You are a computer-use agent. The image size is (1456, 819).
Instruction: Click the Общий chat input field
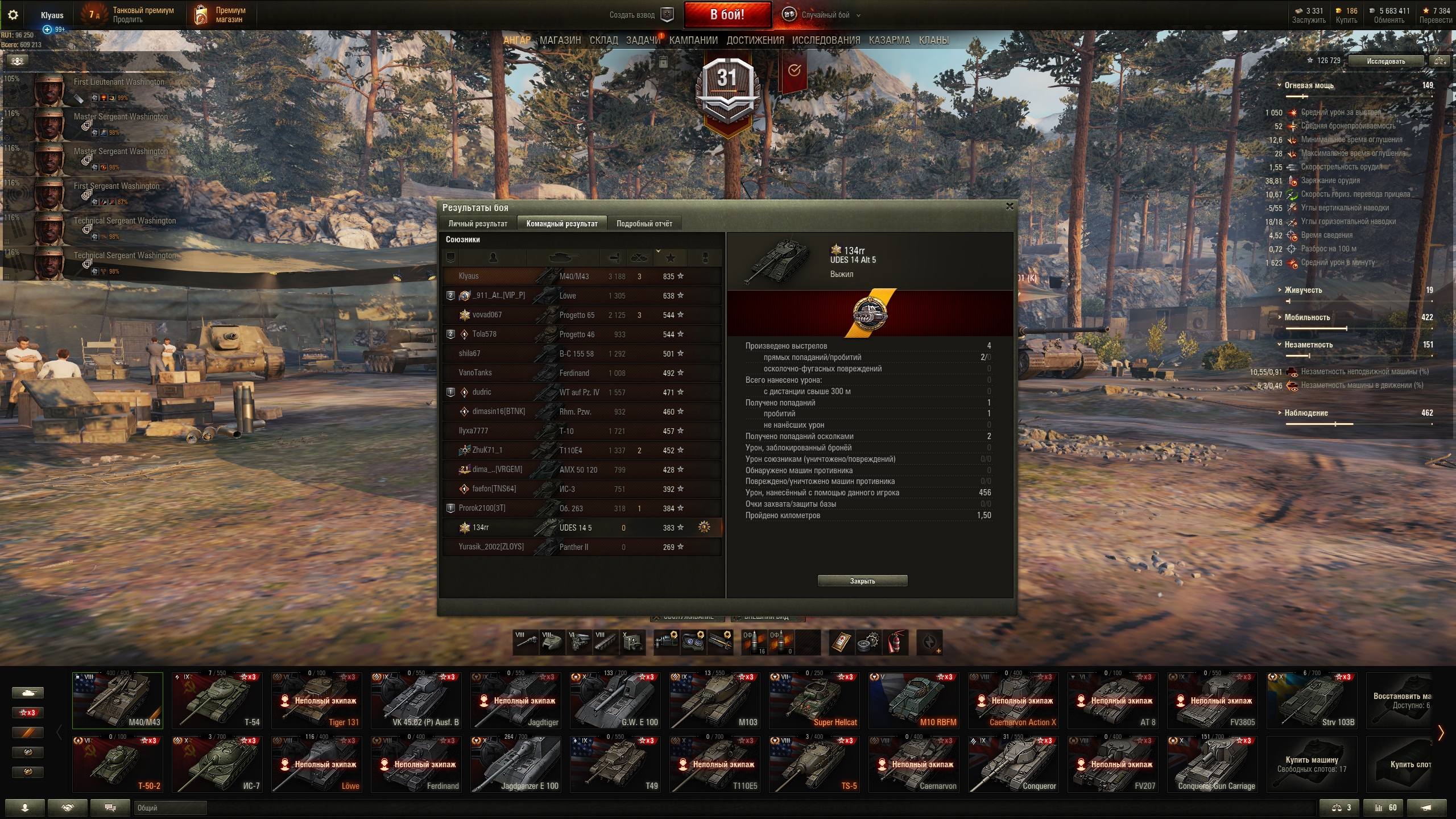coord(170,808)
